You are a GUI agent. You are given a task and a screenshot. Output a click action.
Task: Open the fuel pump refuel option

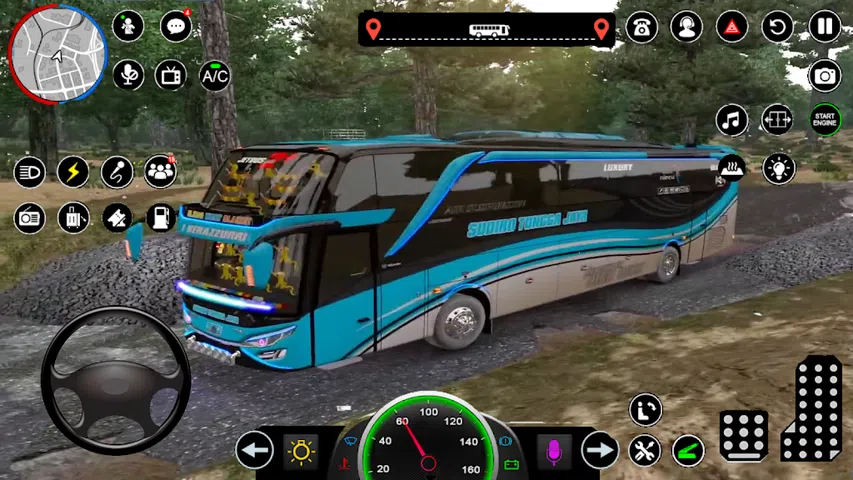tap(161, 217)
